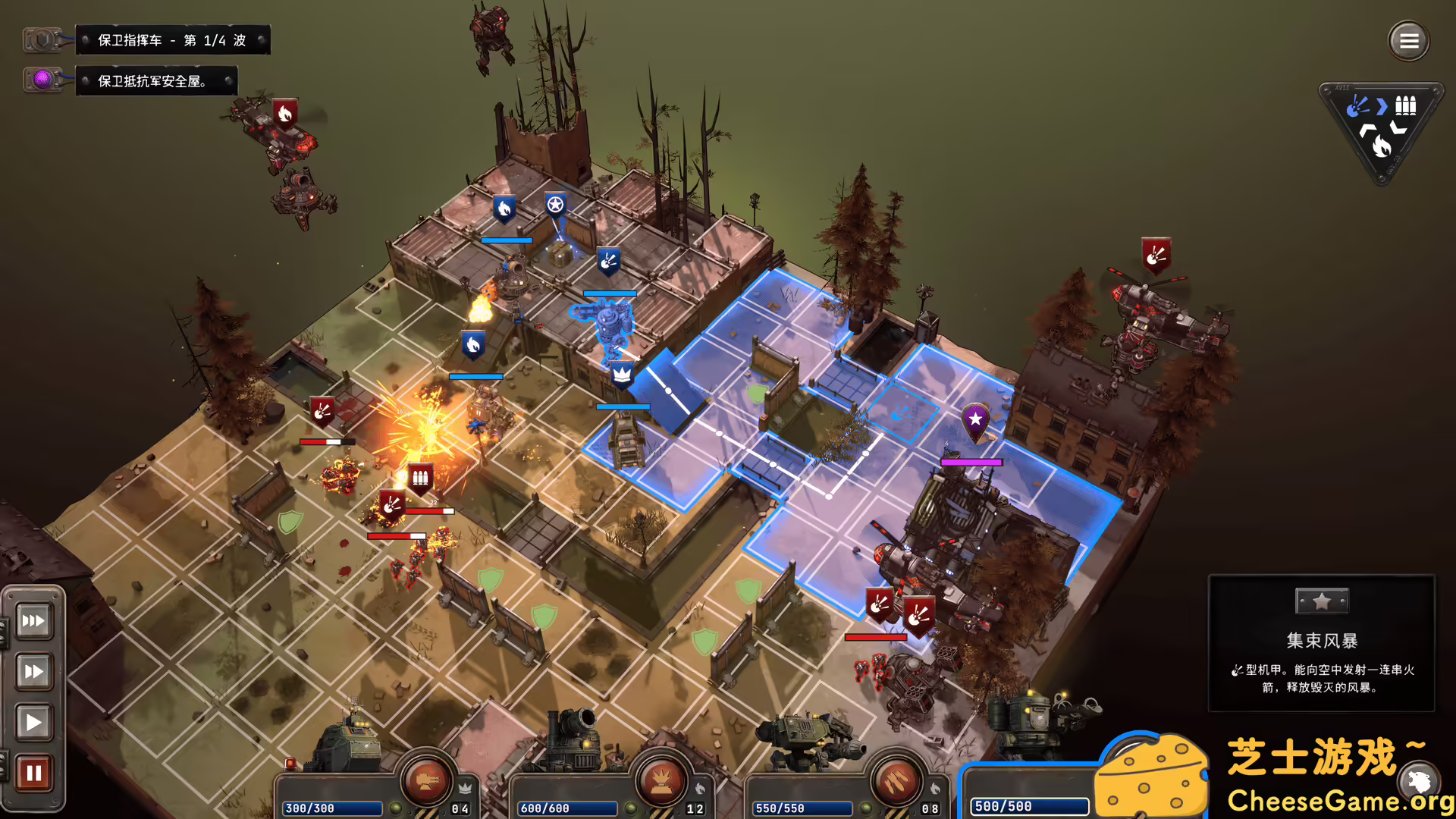Resume normal speed with the play button

point(33,722)
